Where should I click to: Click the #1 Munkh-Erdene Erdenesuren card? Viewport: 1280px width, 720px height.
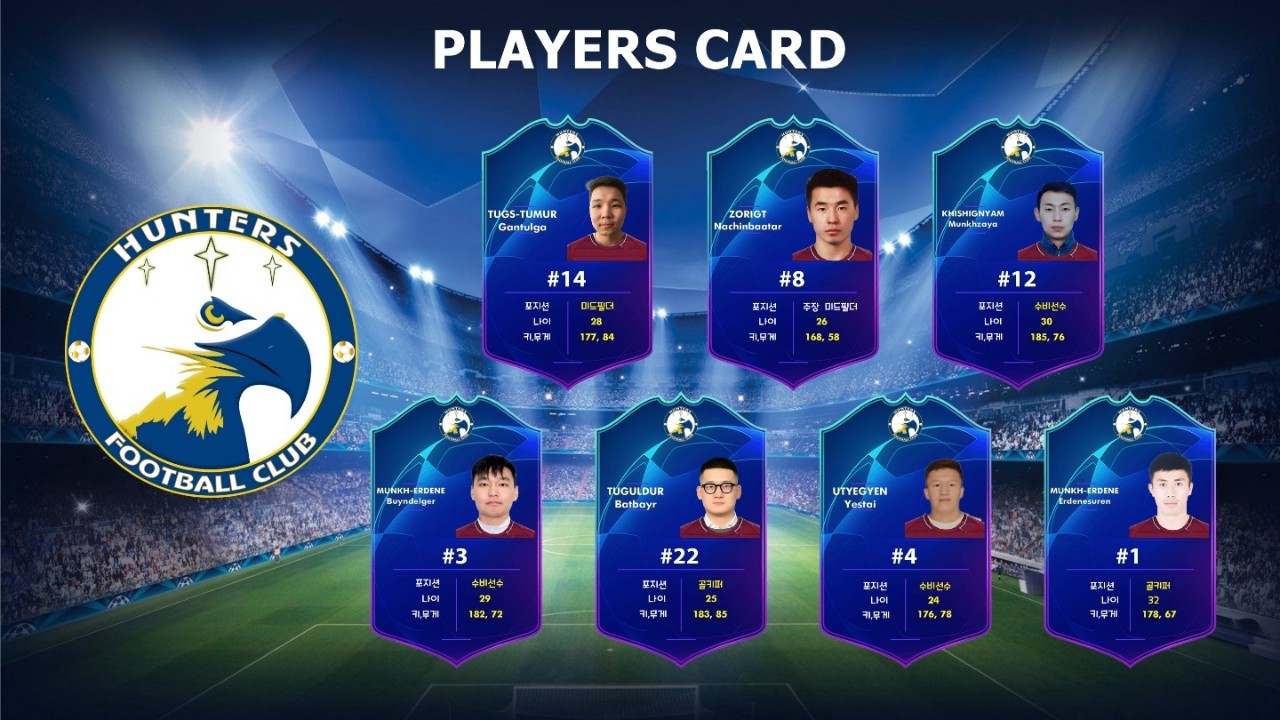pyautogui.click(x=1129, y=530)
